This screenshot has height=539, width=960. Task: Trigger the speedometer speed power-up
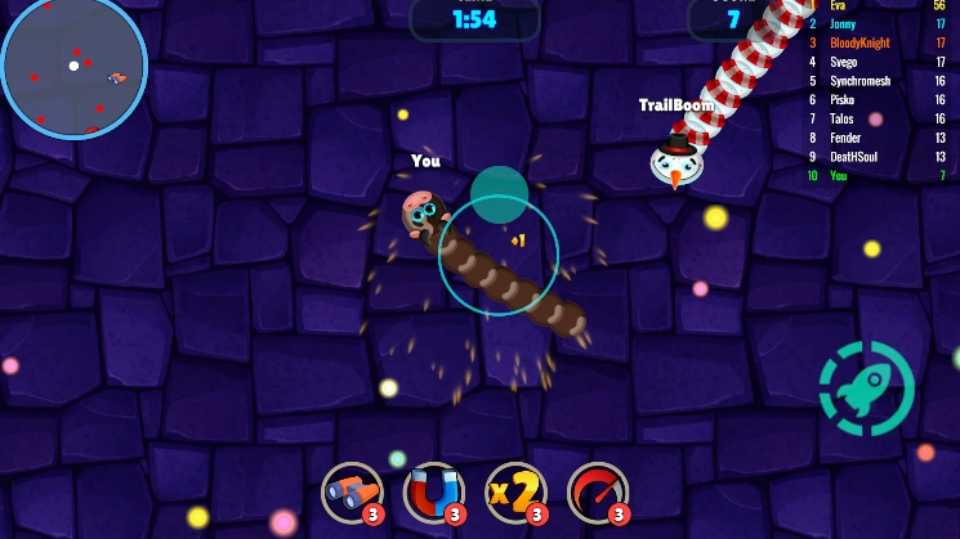pos(598,492)
